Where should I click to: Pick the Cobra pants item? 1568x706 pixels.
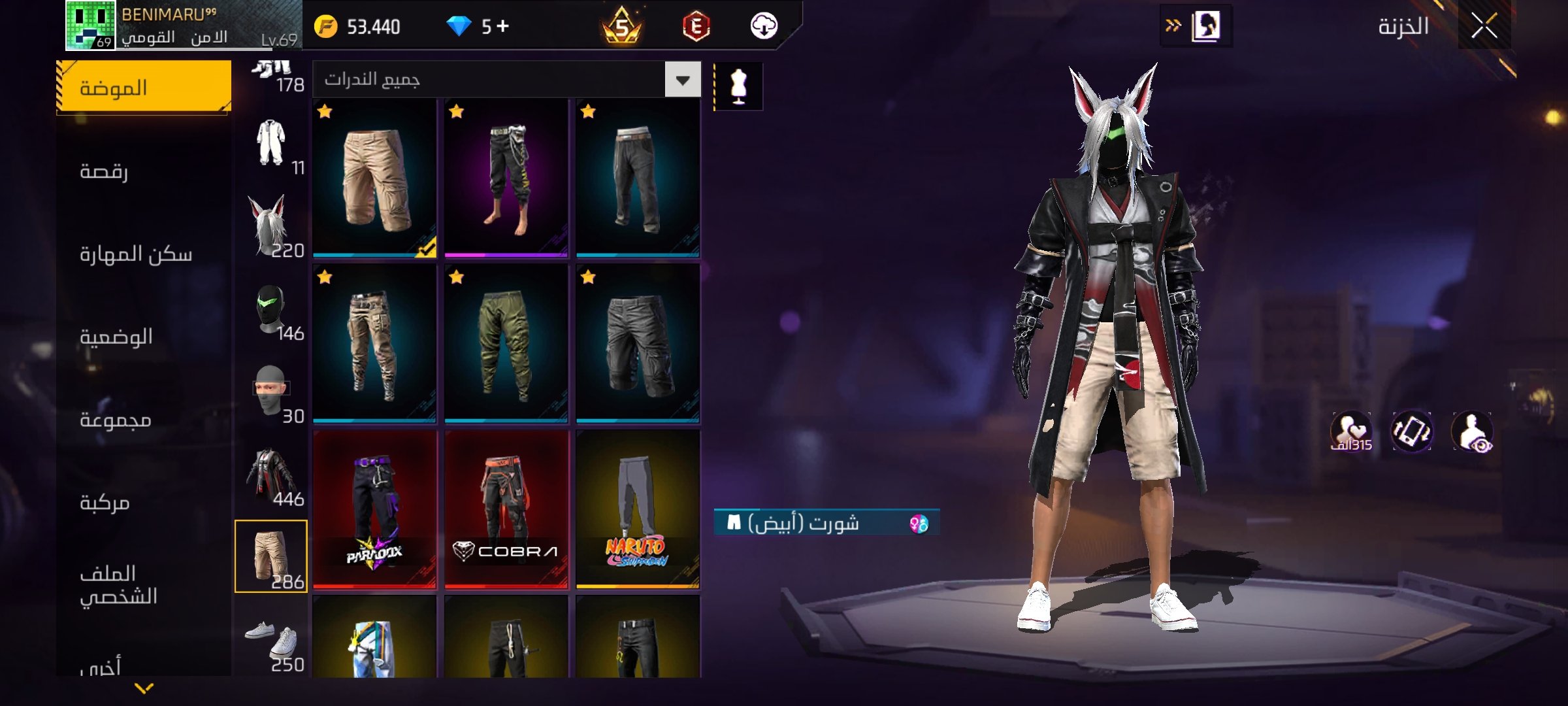tap(506, 509)
